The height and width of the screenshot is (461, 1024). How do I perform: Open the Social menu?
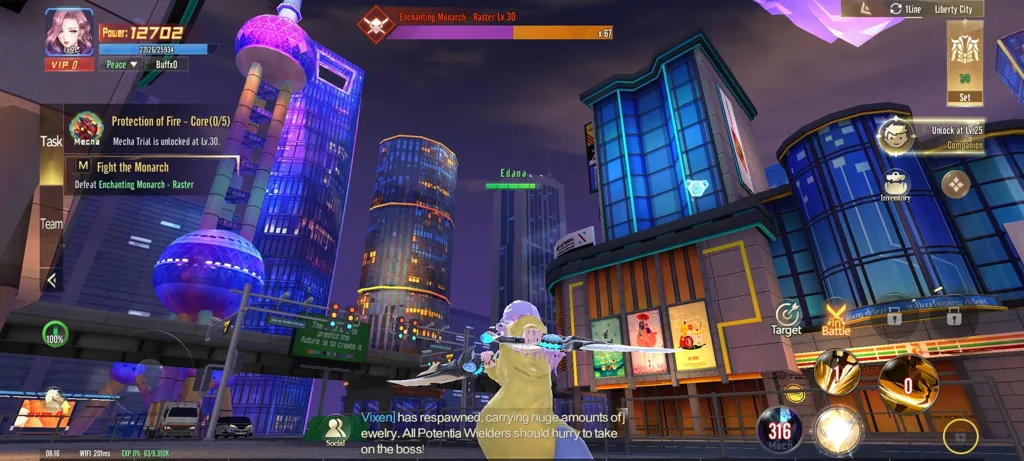(335, 430)
